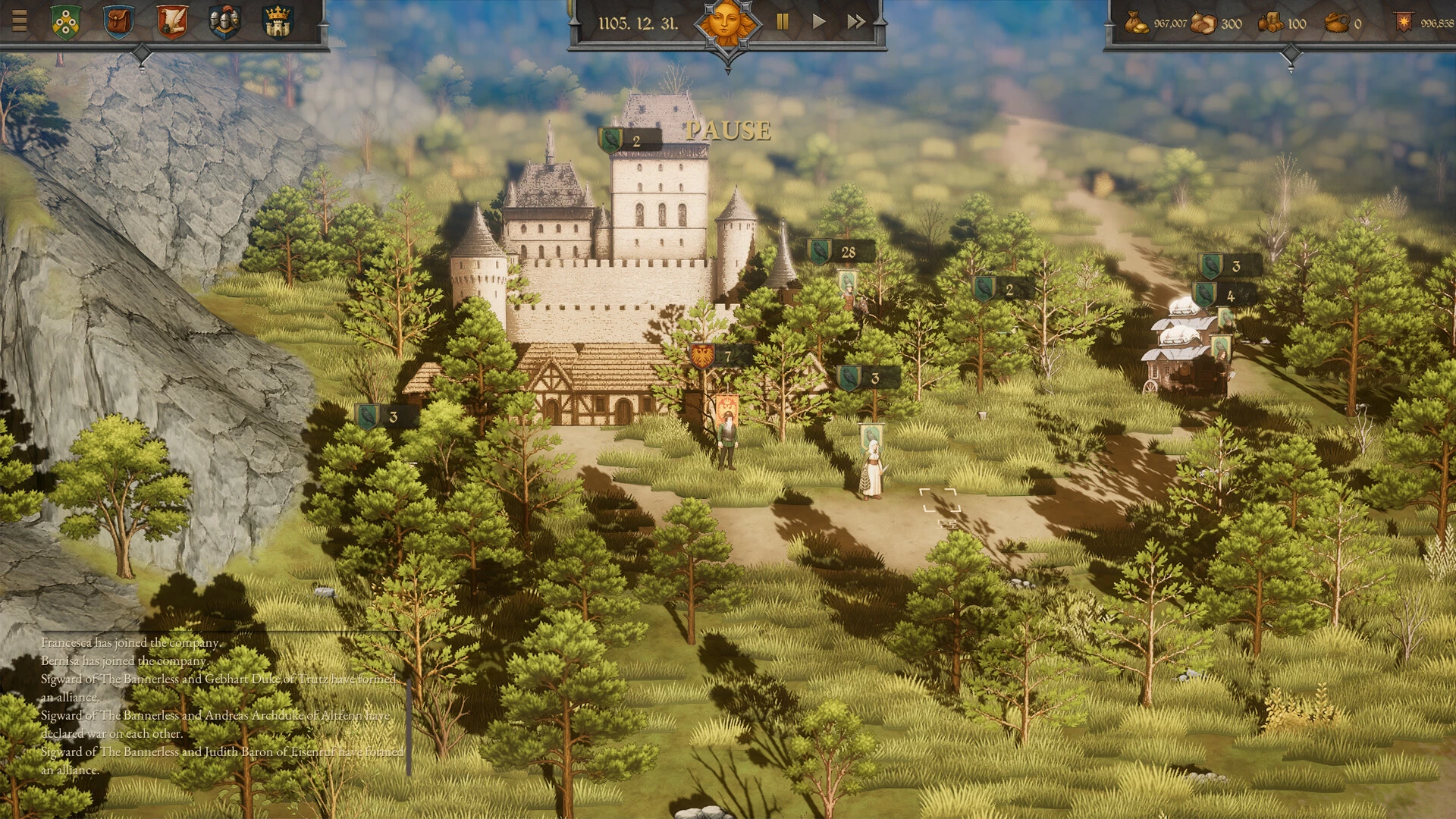
Task: Open the leather satchel inventory
Action: click(118, 22)
